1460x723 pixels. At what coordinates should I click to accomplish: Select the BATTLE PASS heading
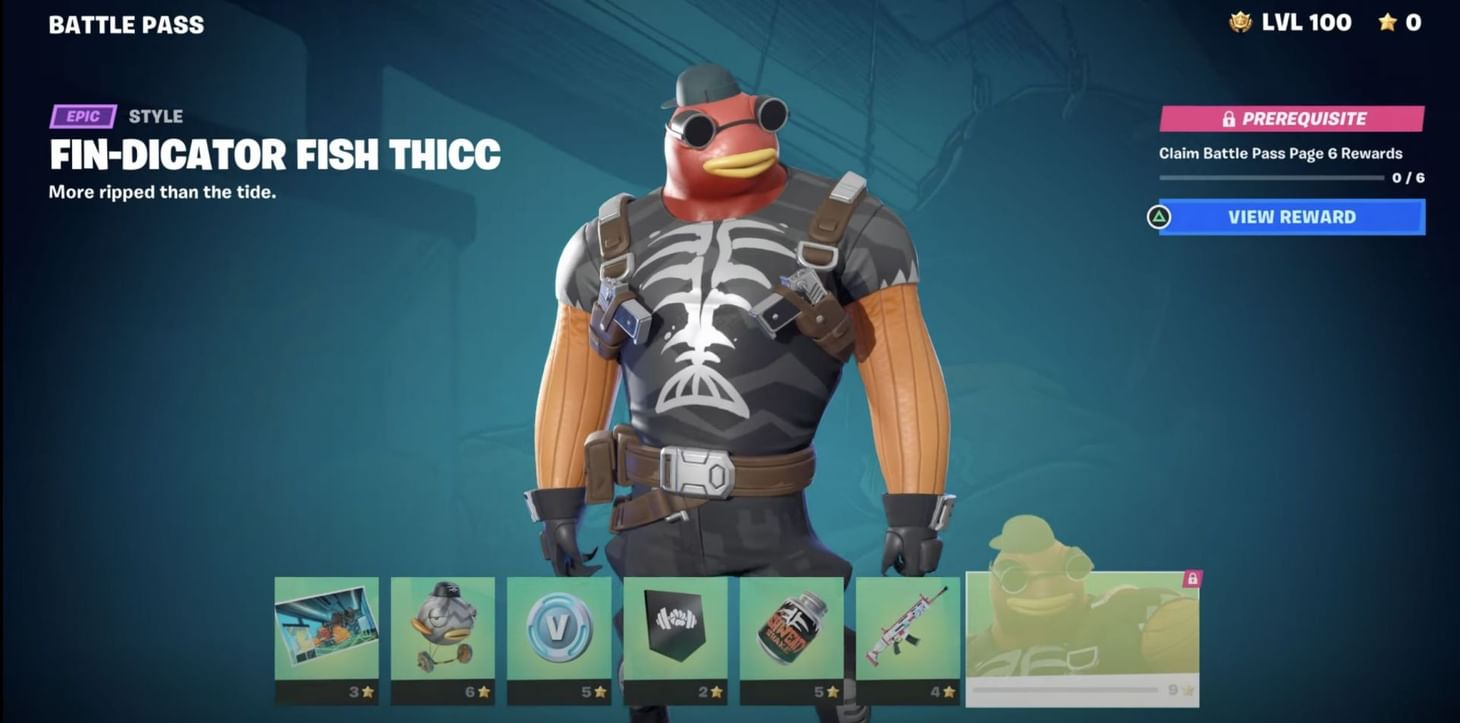click(126, 24)
